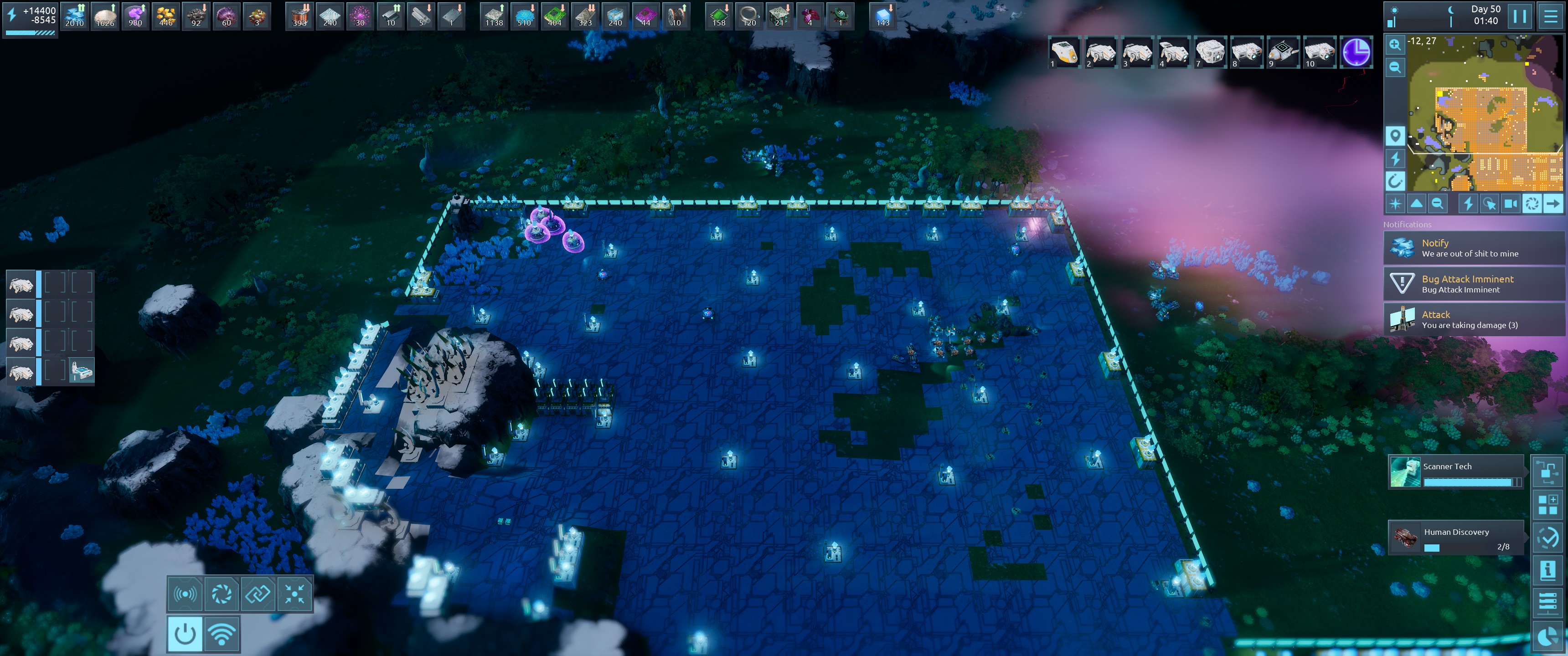1568x656 pixels.
Task: Click the video camera button under minimap
Action: tap(1510, 204)
